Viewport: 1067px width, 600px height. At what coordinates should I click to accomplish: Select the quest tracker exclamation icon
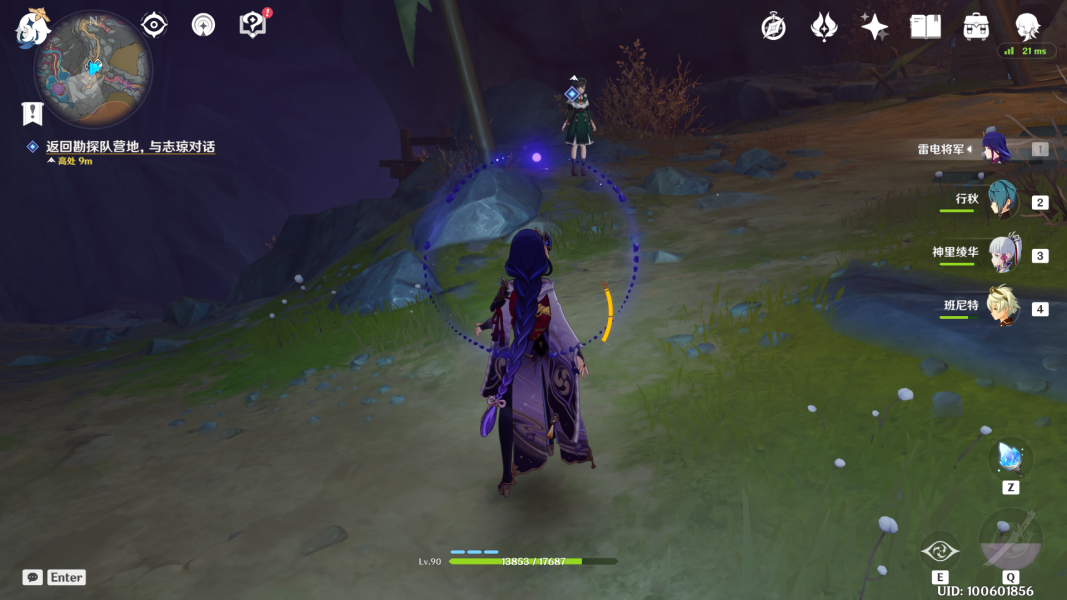[x=33, y=113]
